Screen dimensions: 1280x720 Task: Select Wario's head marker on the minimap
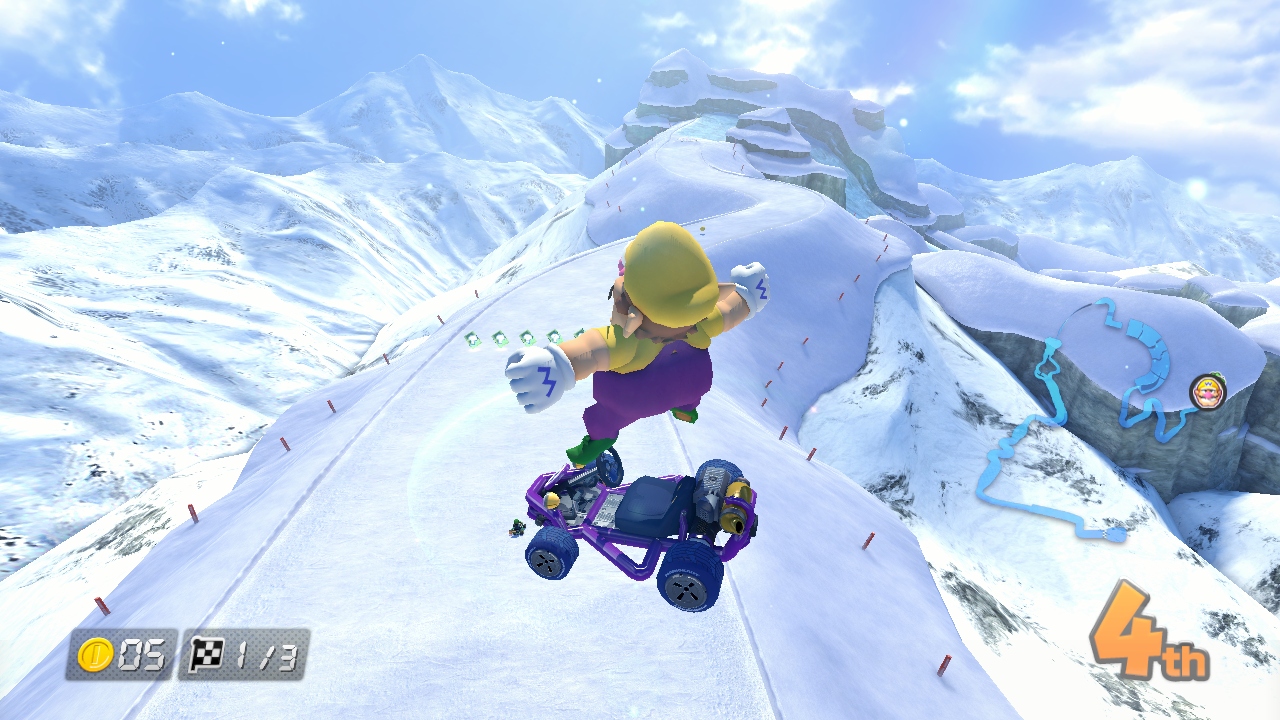click(x=1207, y=391)
